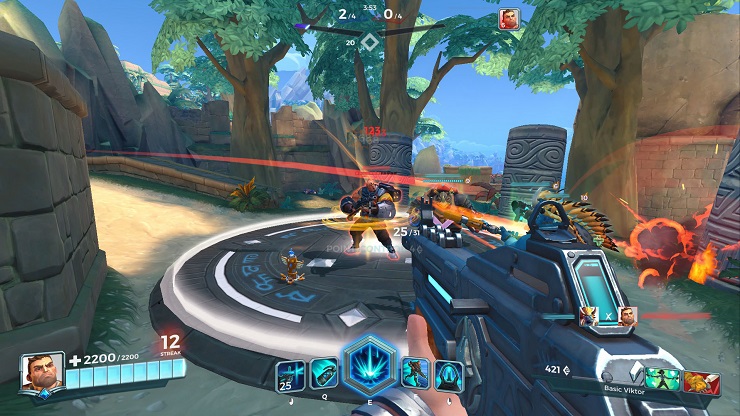Activate the Iron Sights ability showing 25

[290, 375]
